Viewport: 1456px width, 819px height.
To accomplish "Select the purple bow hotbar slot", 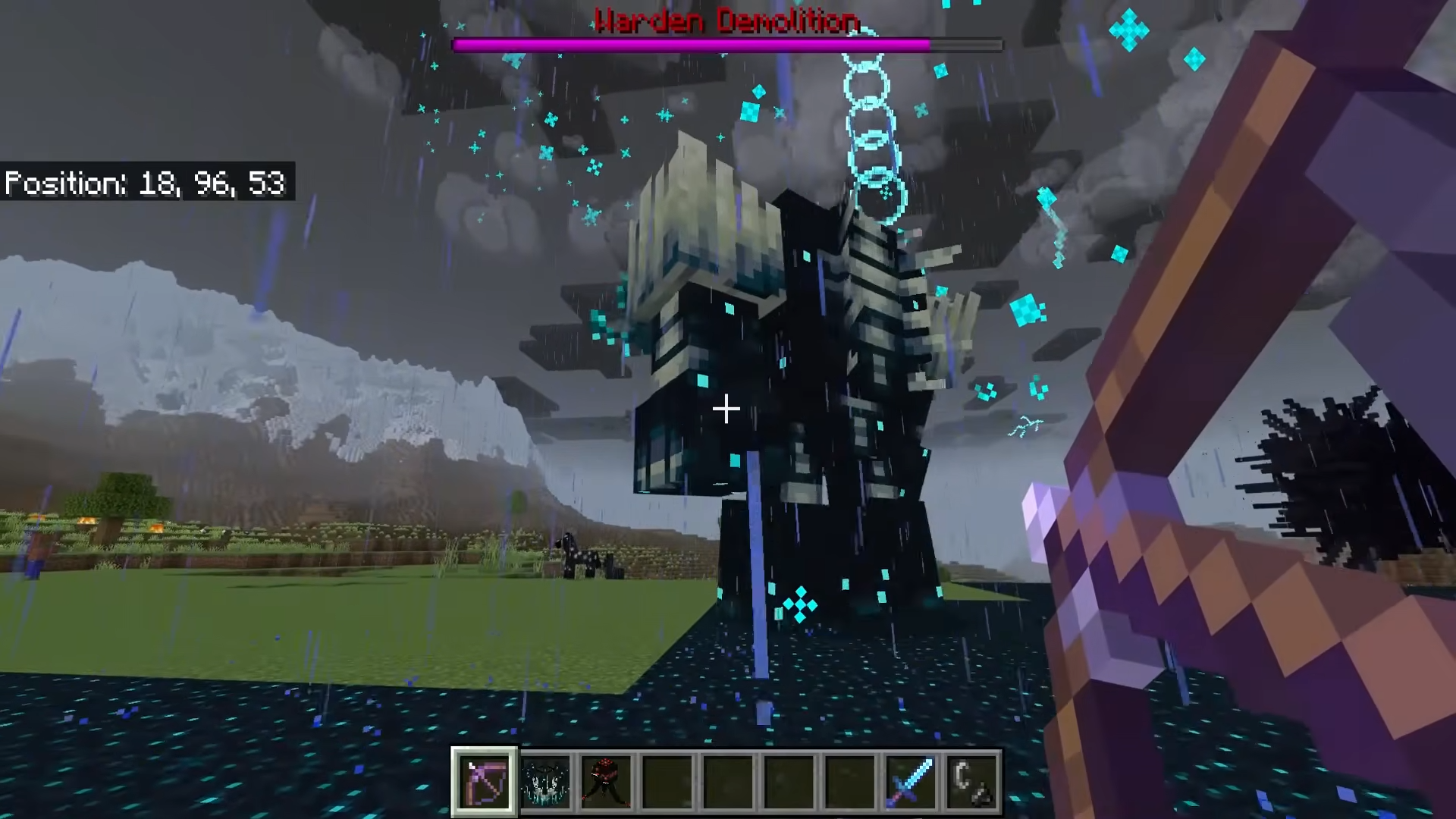I will coord(485,781).
